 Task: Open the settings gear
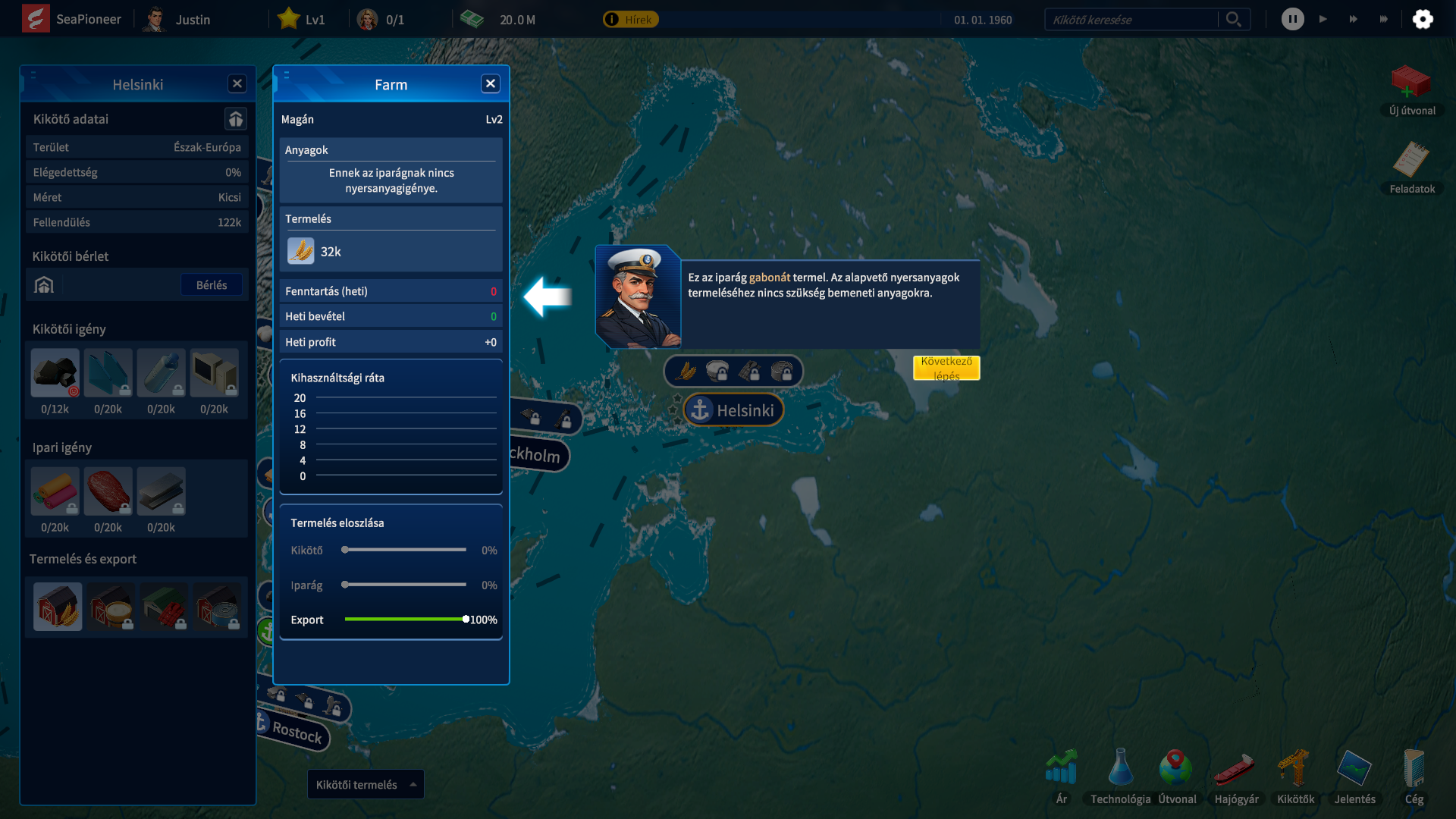tap(1423, 20)
